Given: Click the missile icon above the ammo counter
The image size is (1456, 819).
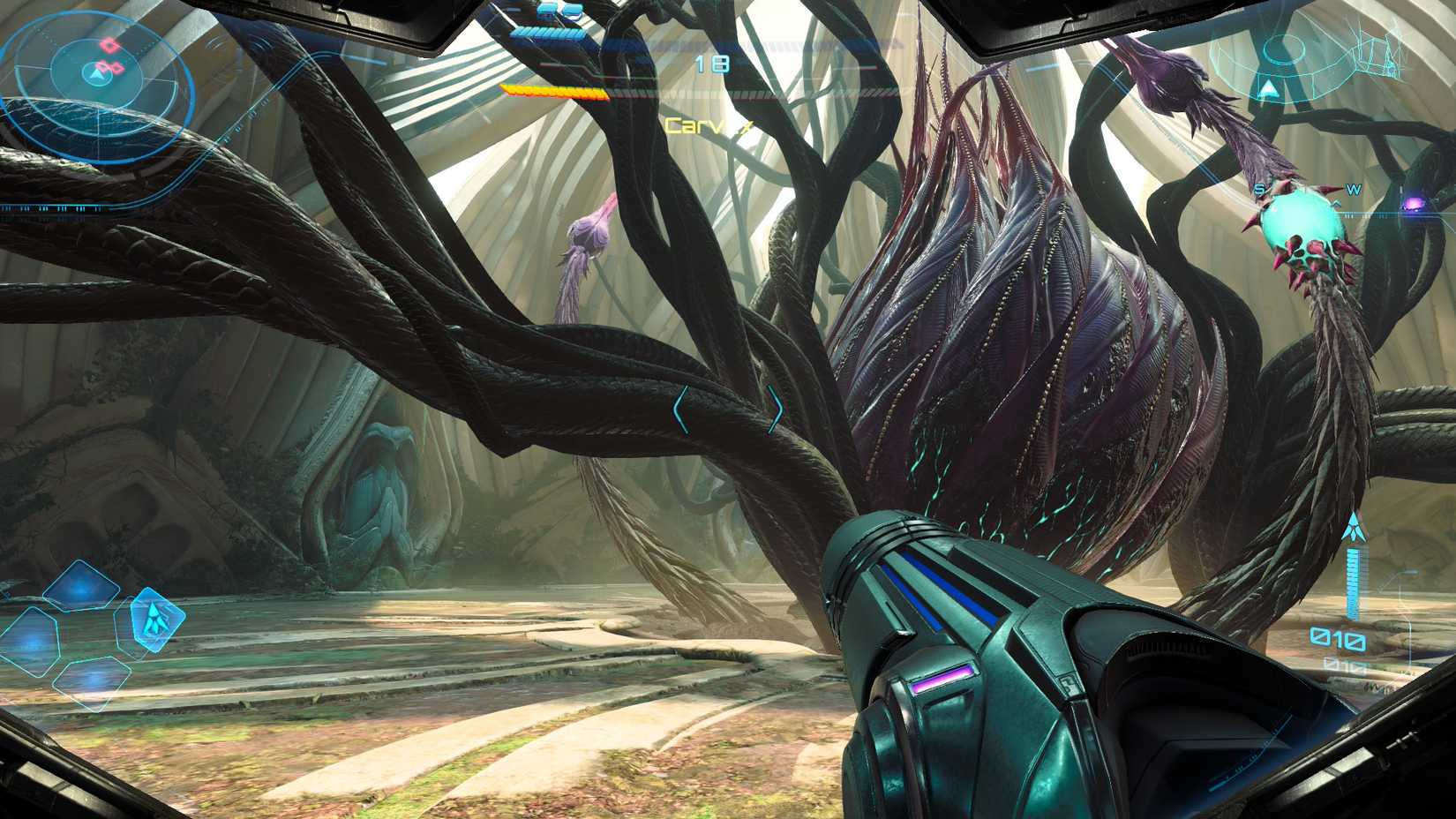Looking at the screenshot, I should coord(1355,527).
